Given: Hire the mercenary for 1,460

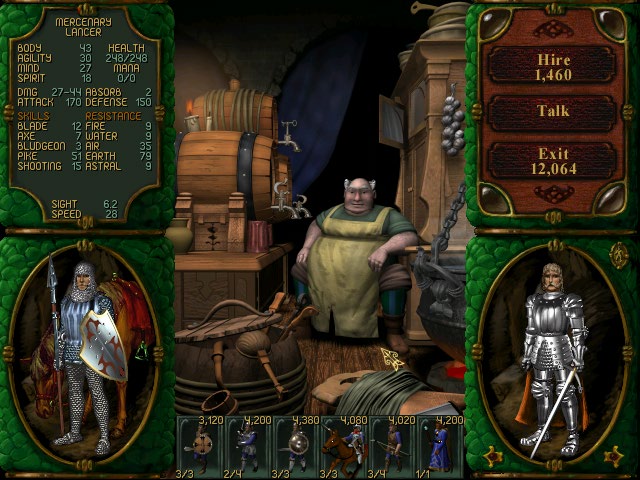Looking at the screenshot, I should (551, 64).
